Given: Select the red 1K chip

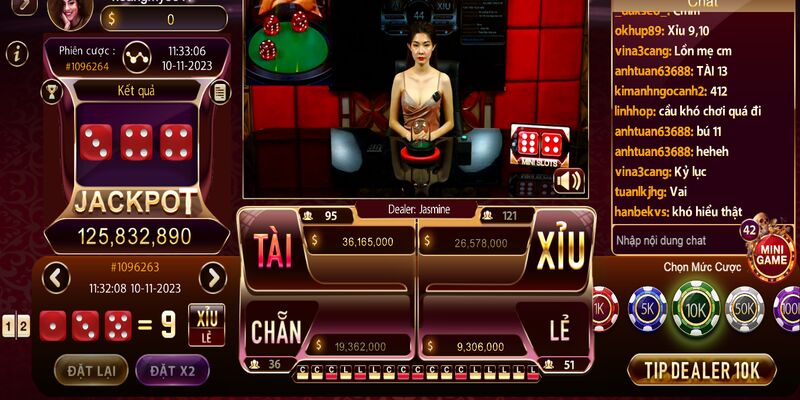Looking at the screenshot, I should coord(602,310).
